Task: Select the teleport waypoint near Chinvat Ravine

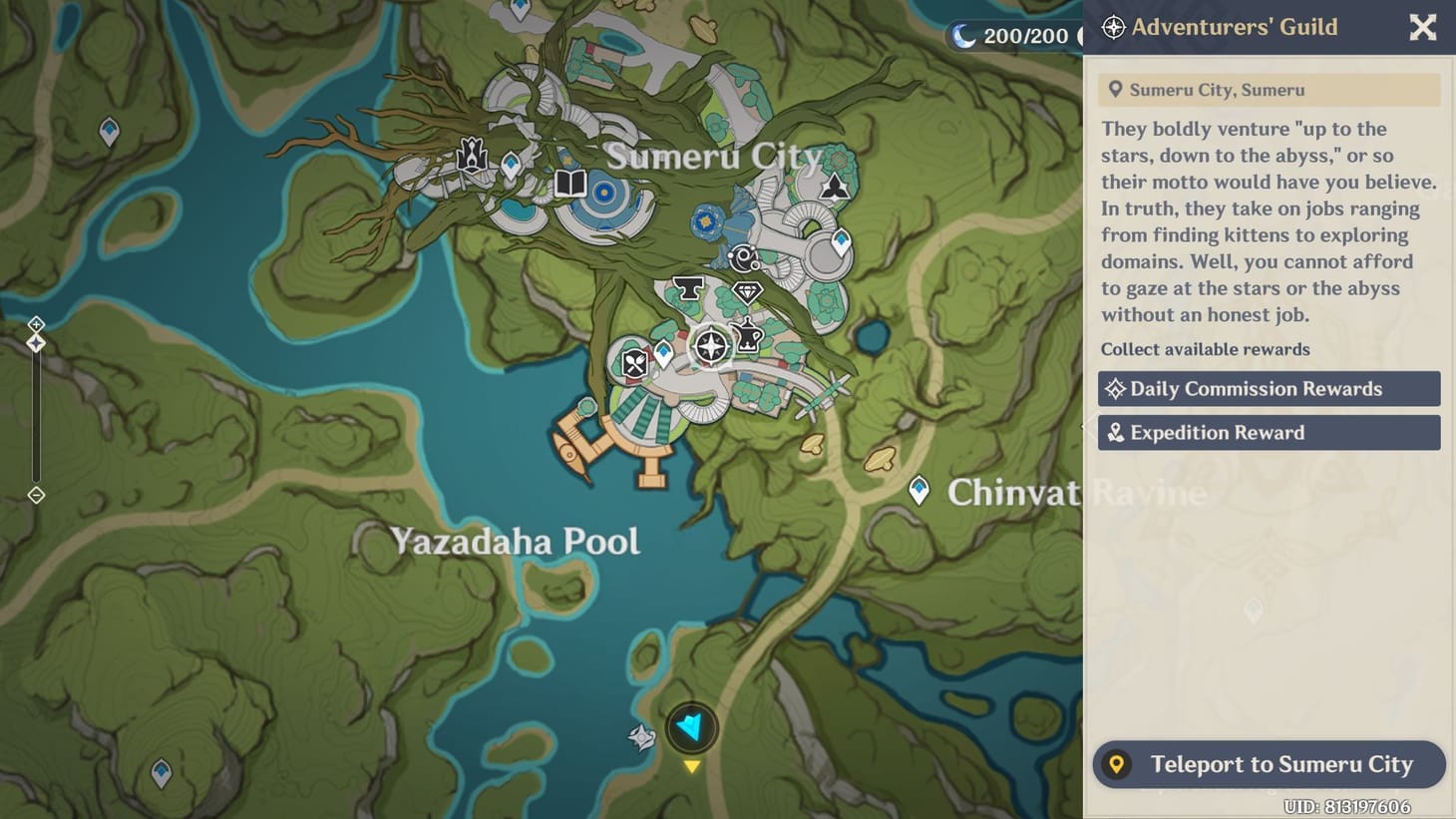Action: [917, 491]
